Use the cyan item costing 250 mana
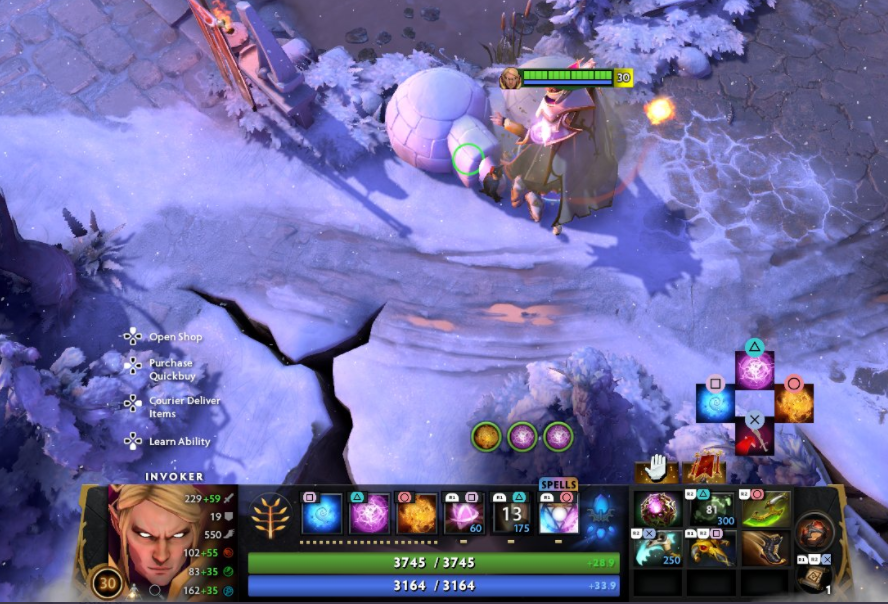 pos(659,548)
